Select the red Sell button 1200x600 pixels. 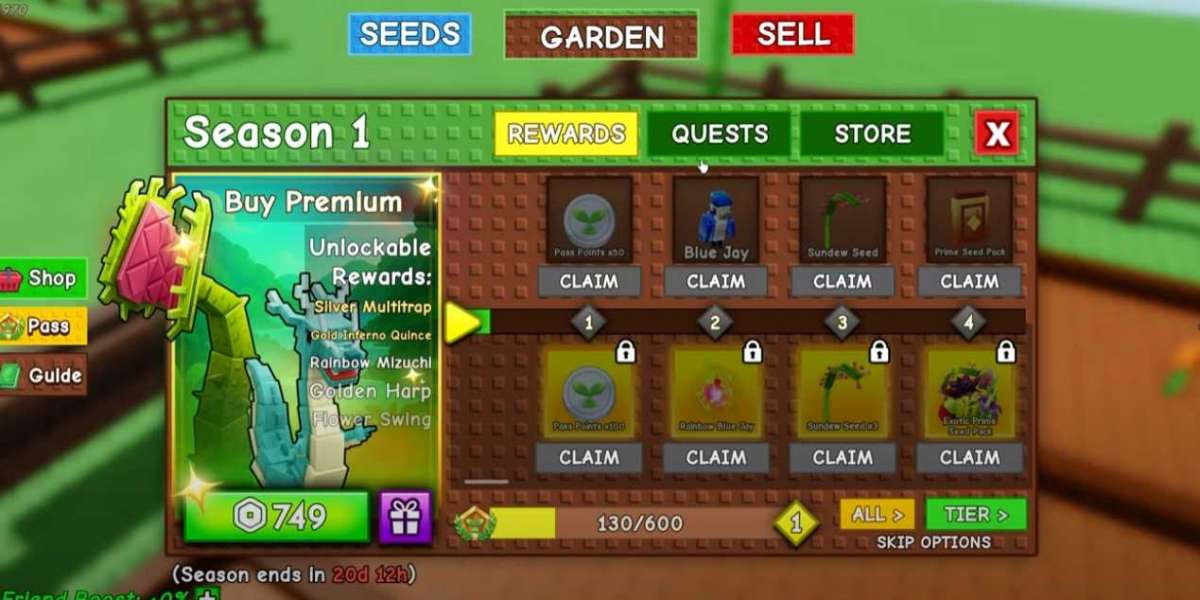click(x=792, y=34)
